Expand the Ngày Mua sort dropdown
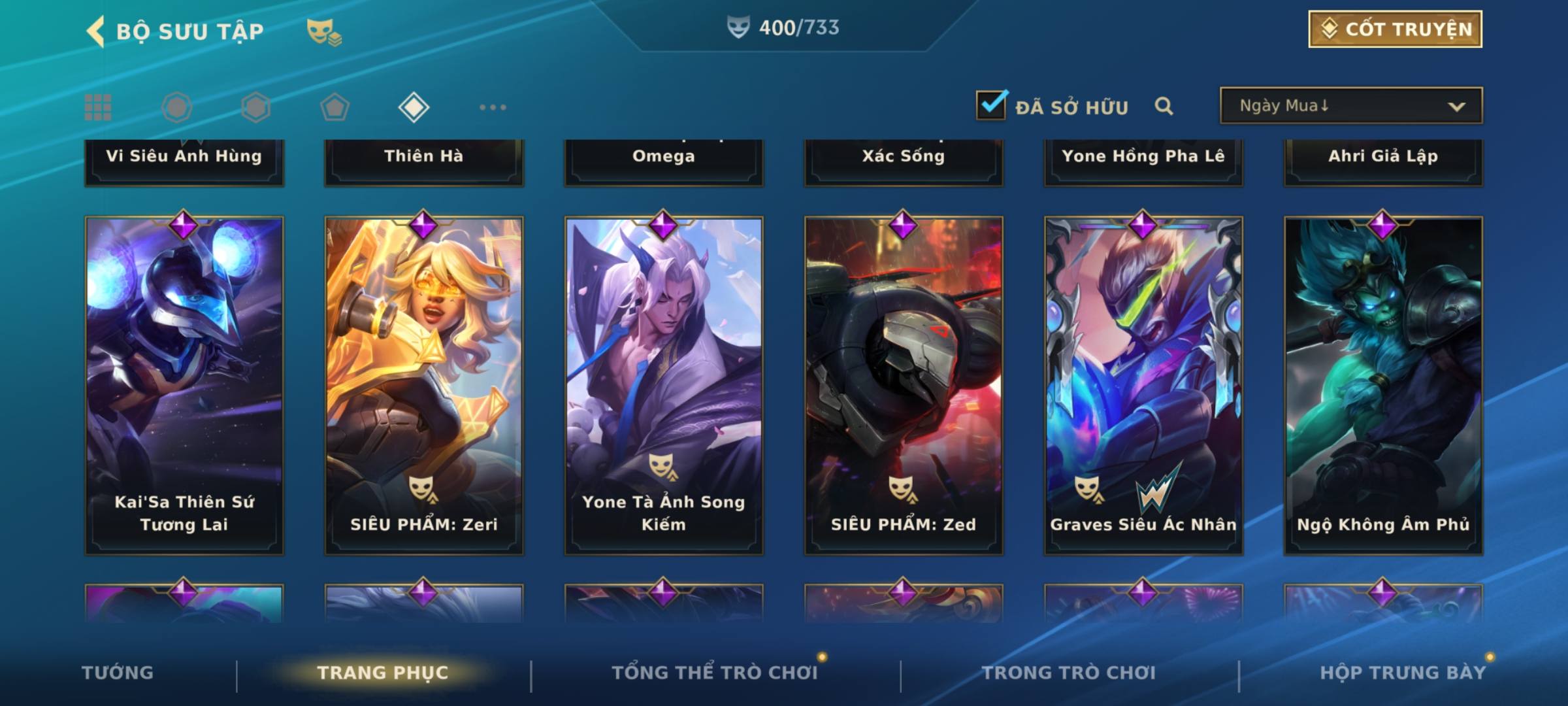 tap(1350, 106)
